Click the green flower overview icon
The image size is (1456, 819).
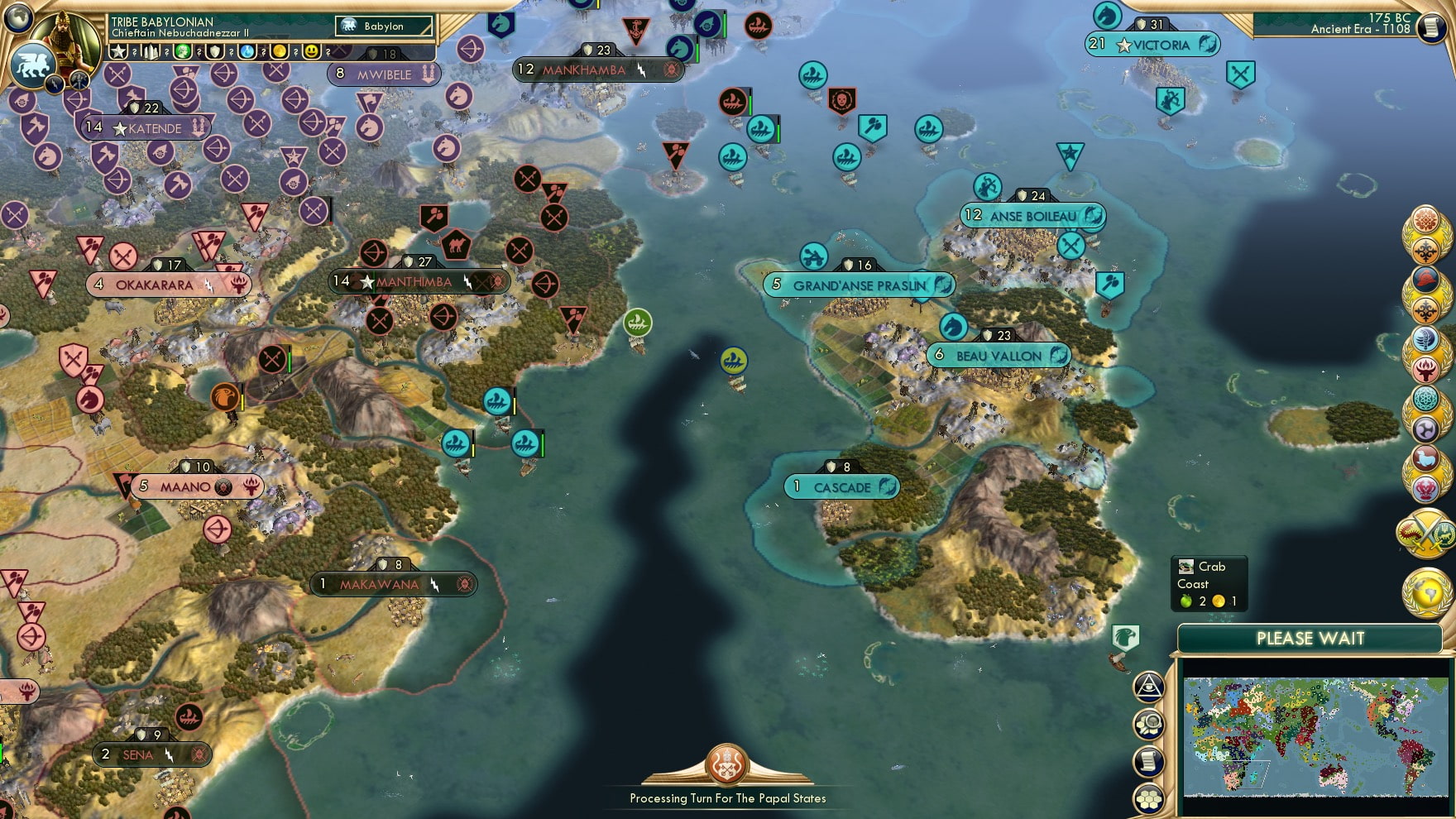pos(1427,397)
